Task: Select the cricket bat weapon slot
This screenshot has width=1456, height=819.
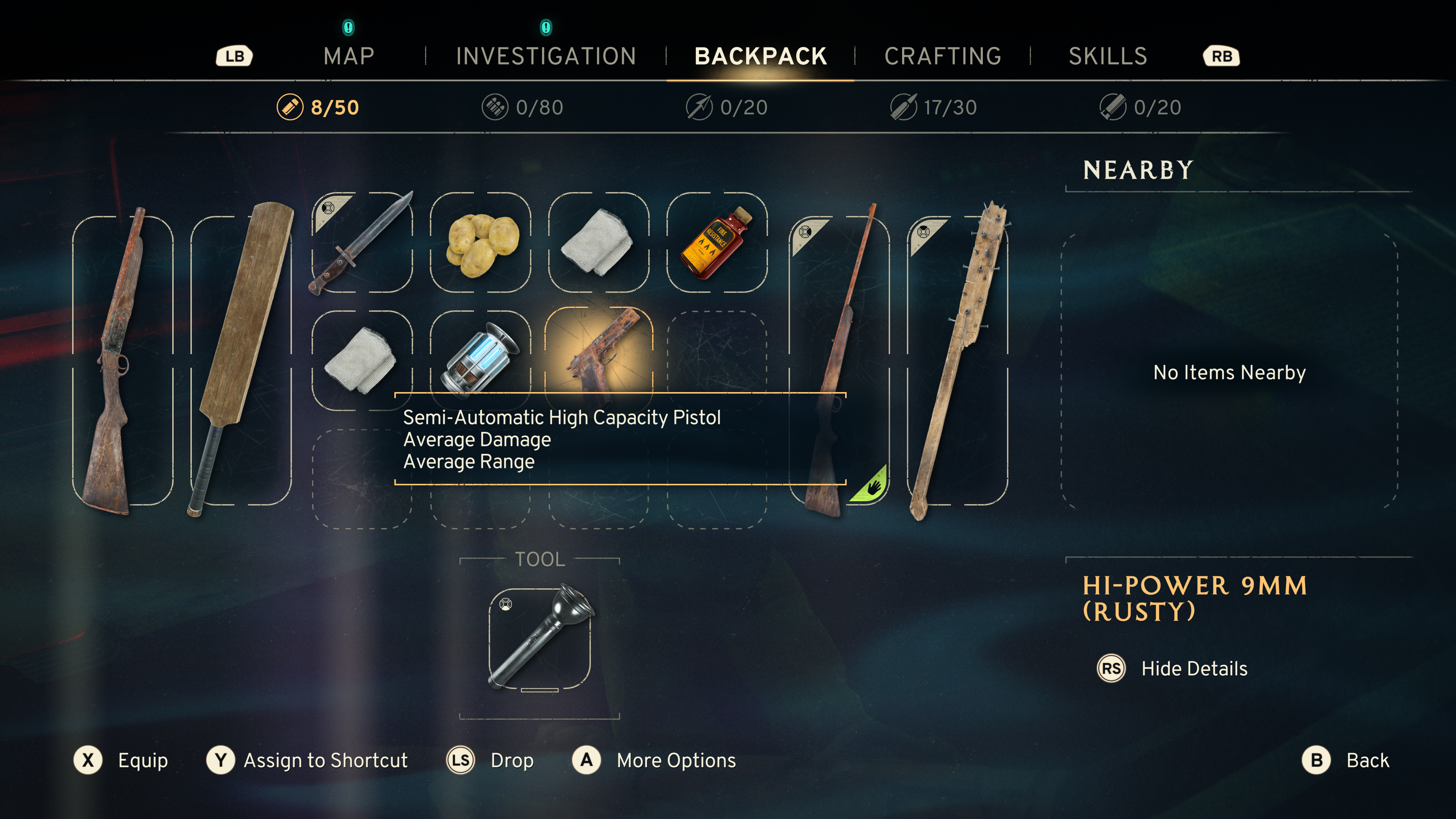Action: click(242, 360)
